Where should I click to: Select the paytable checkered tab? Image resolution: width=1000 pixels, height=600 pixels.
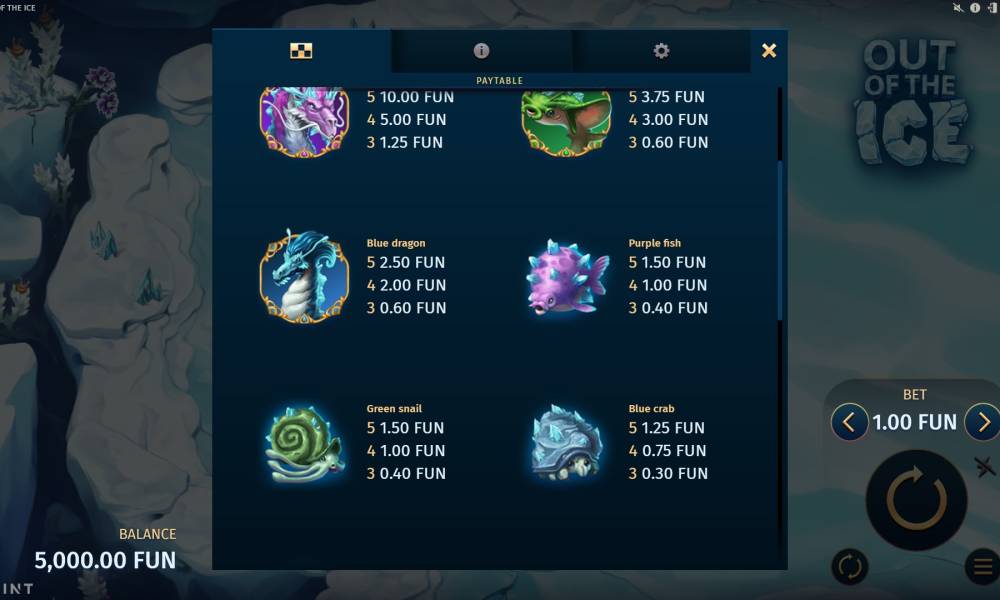[301, 51]
